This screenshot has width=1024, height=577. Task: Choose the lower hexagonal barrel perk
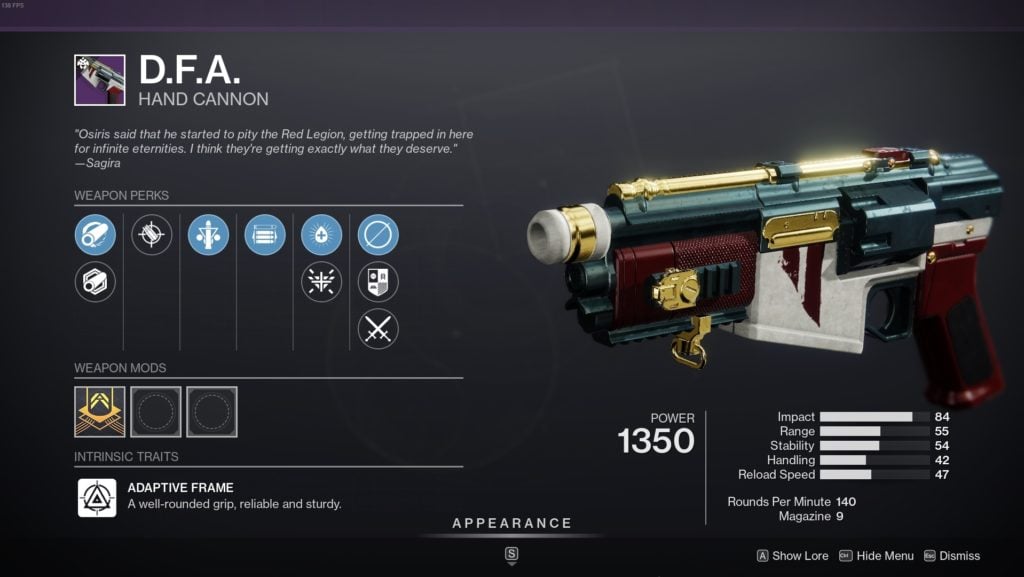[95, 282]
